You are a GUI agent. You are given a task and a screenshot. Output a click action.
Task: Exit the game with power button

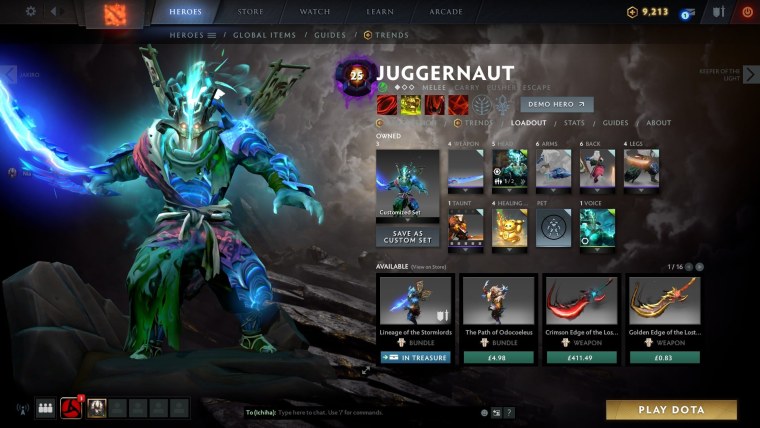point(746,12)
